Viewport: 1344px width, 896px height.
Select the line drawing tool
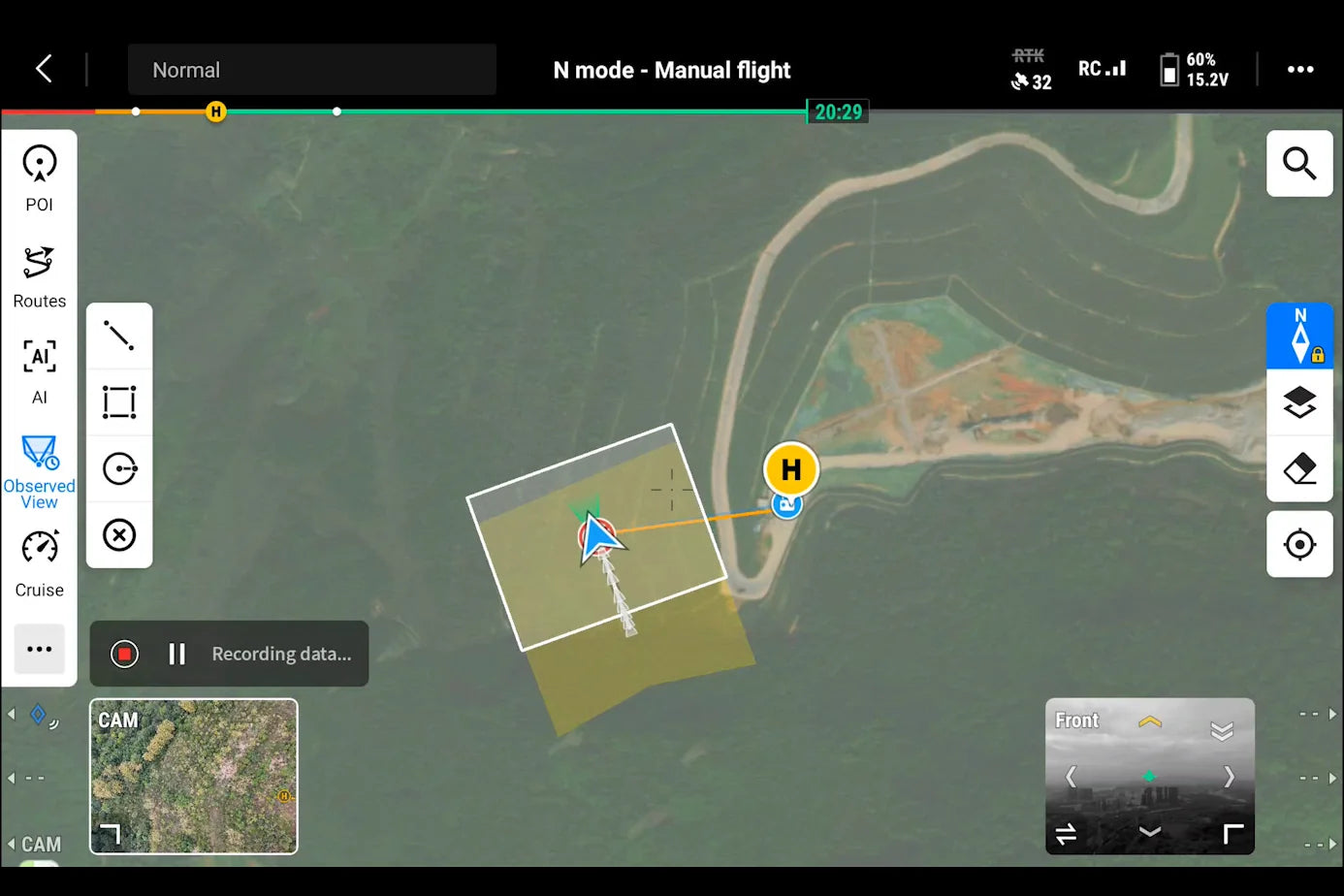click(119, 335)
